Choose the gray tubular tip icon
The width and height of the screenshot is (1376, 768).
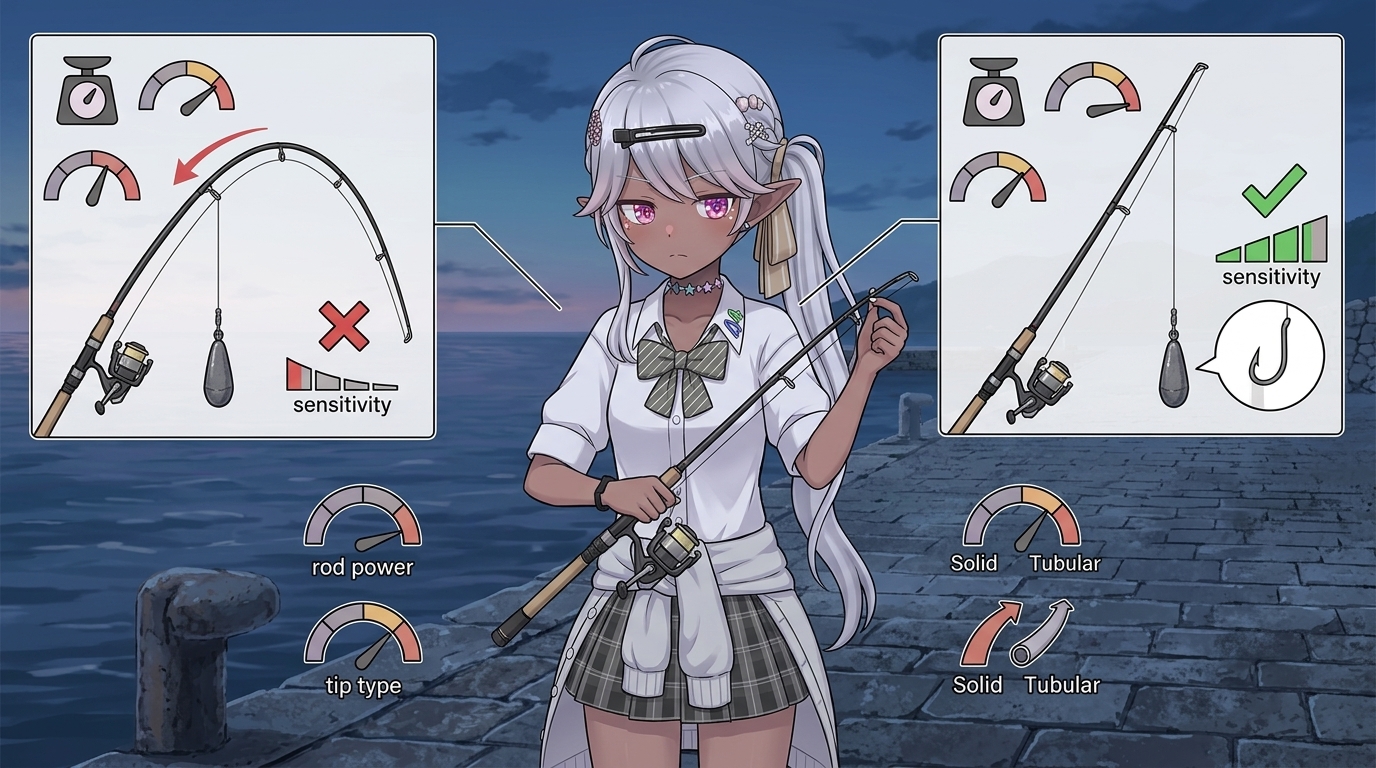tap(1042, 633)
